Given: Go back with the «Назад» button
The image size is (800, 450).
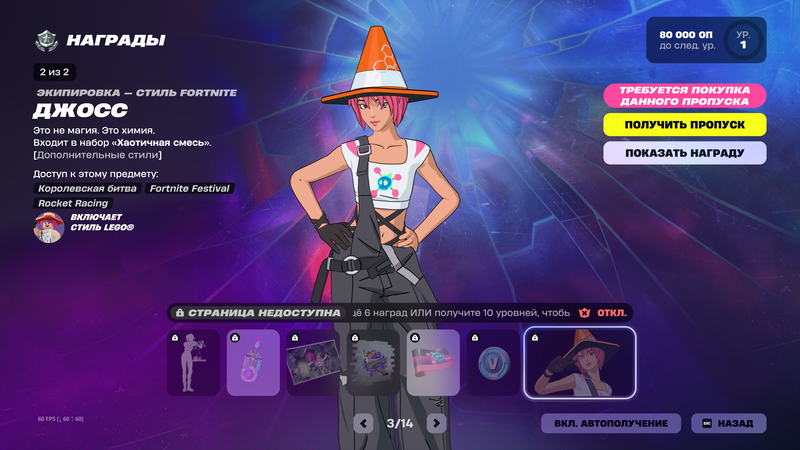Looking at the screenshot, I should [728, 423].
